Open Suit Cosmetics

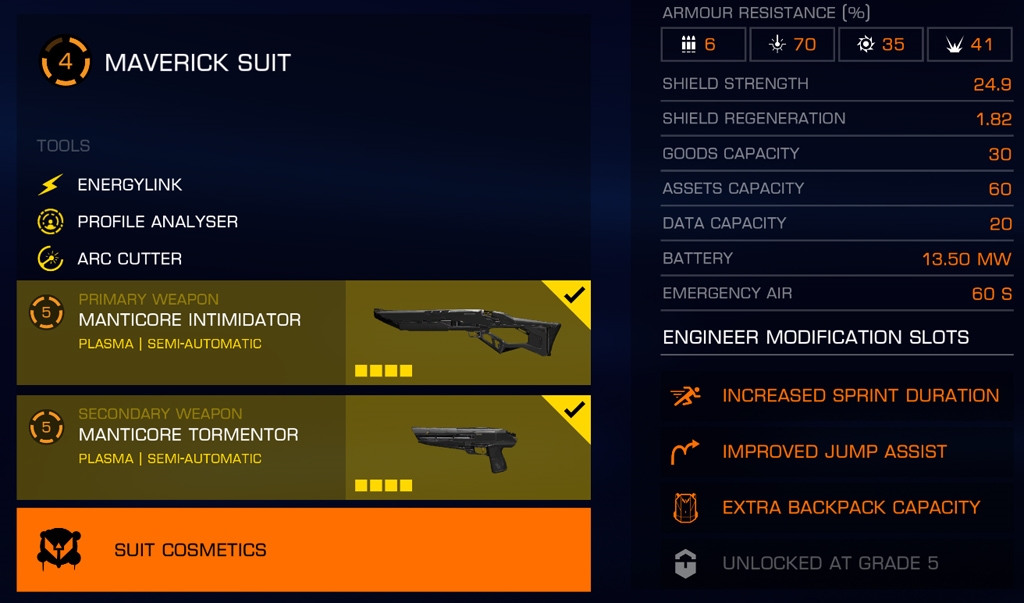[x=303, y=550]
